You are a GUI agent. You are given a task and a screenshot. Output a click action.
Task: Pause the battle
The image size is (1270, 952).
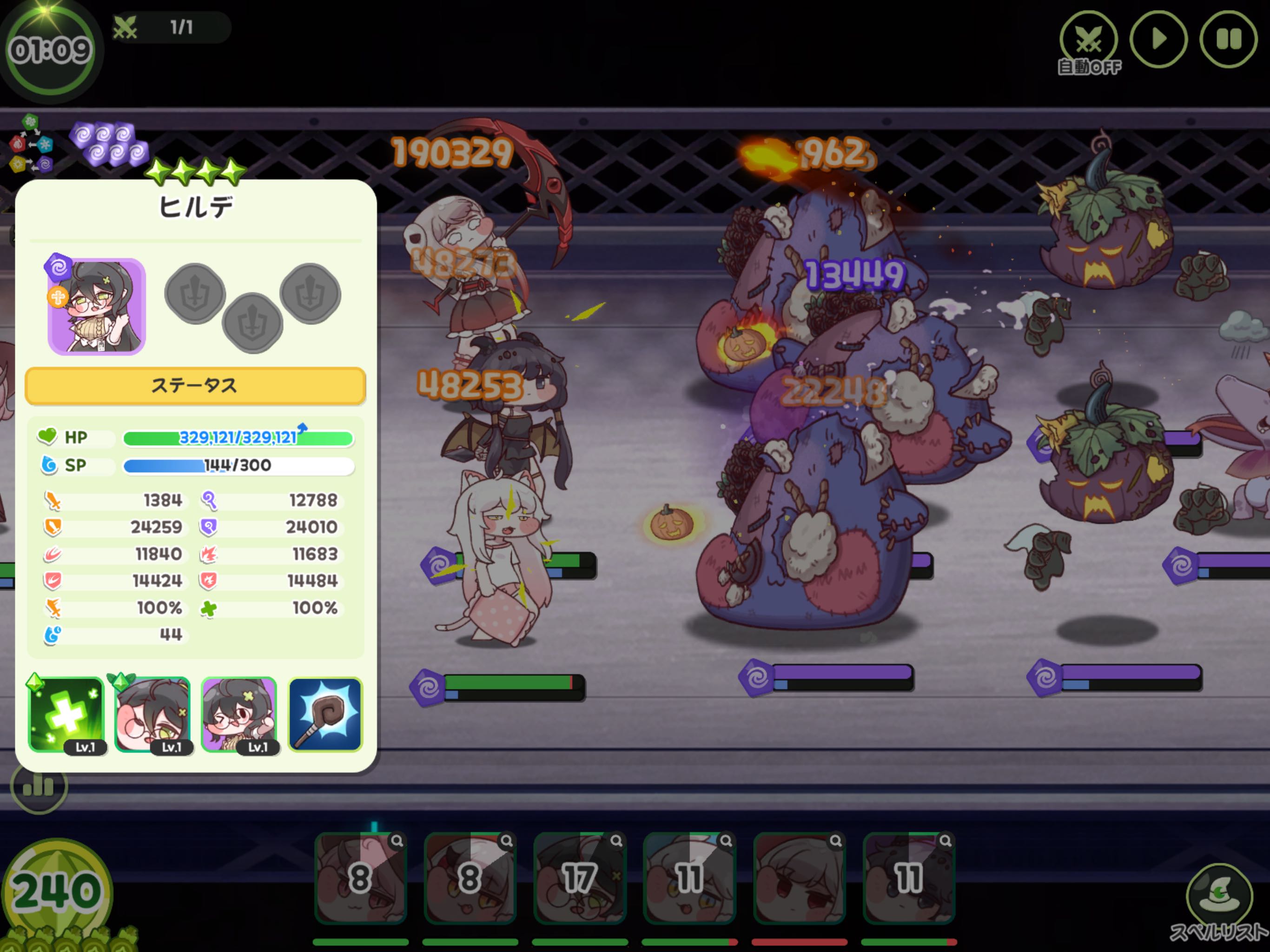click(1228, 40)
